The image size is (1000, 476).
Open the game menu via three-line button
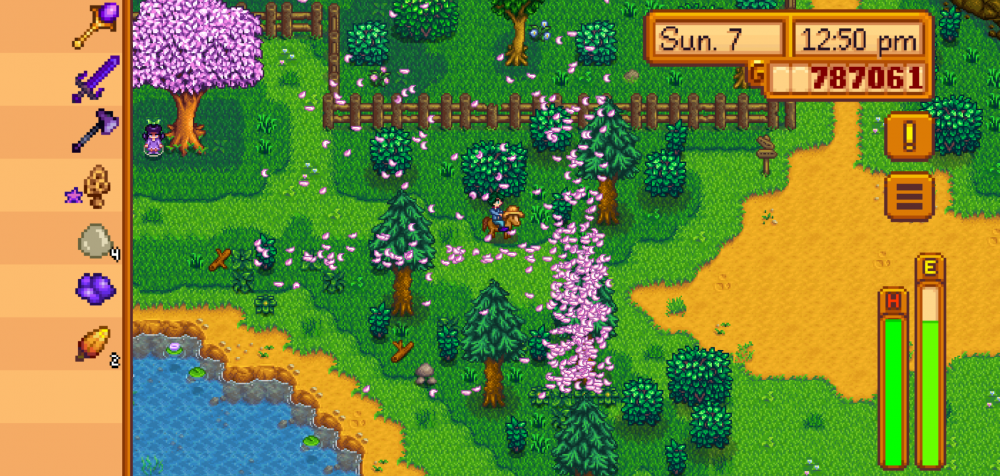[x=909, y=196]
